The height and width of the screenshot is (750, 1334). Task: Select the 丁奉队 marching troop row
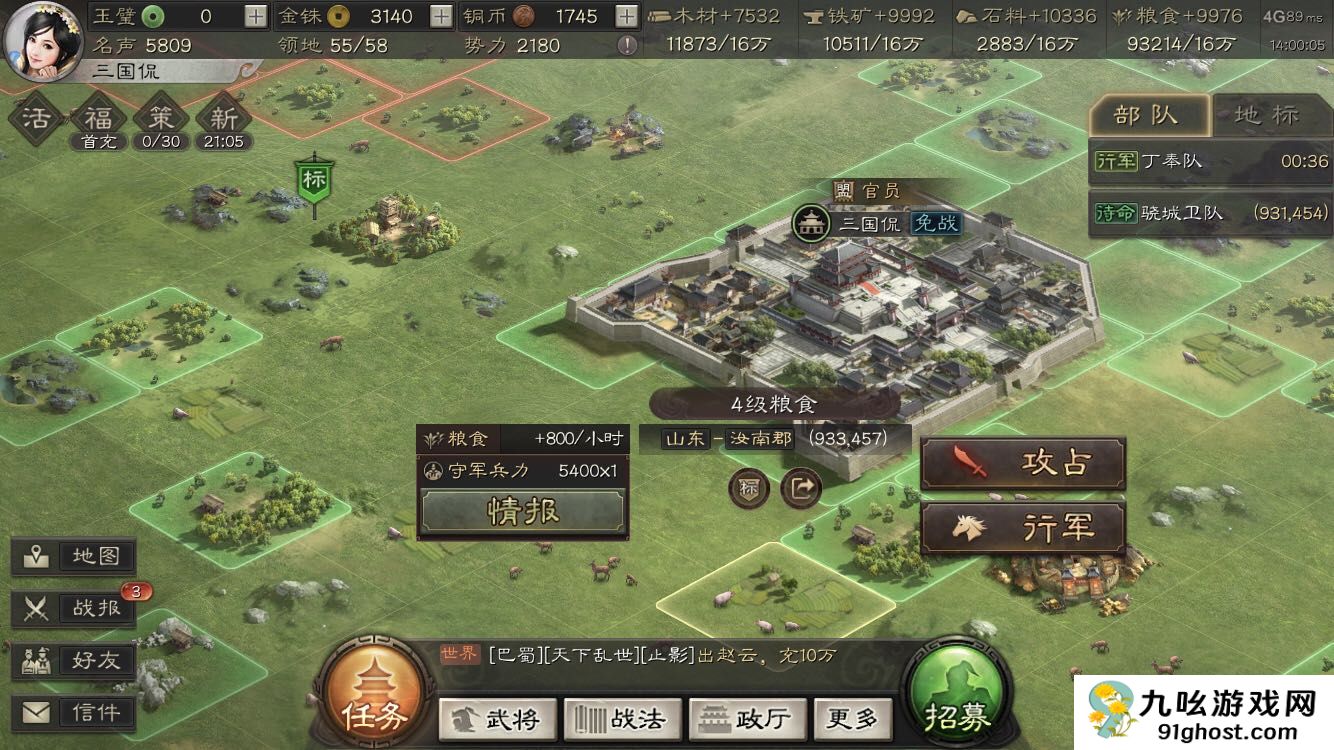pyautogui.click(x=1210, y=161)
